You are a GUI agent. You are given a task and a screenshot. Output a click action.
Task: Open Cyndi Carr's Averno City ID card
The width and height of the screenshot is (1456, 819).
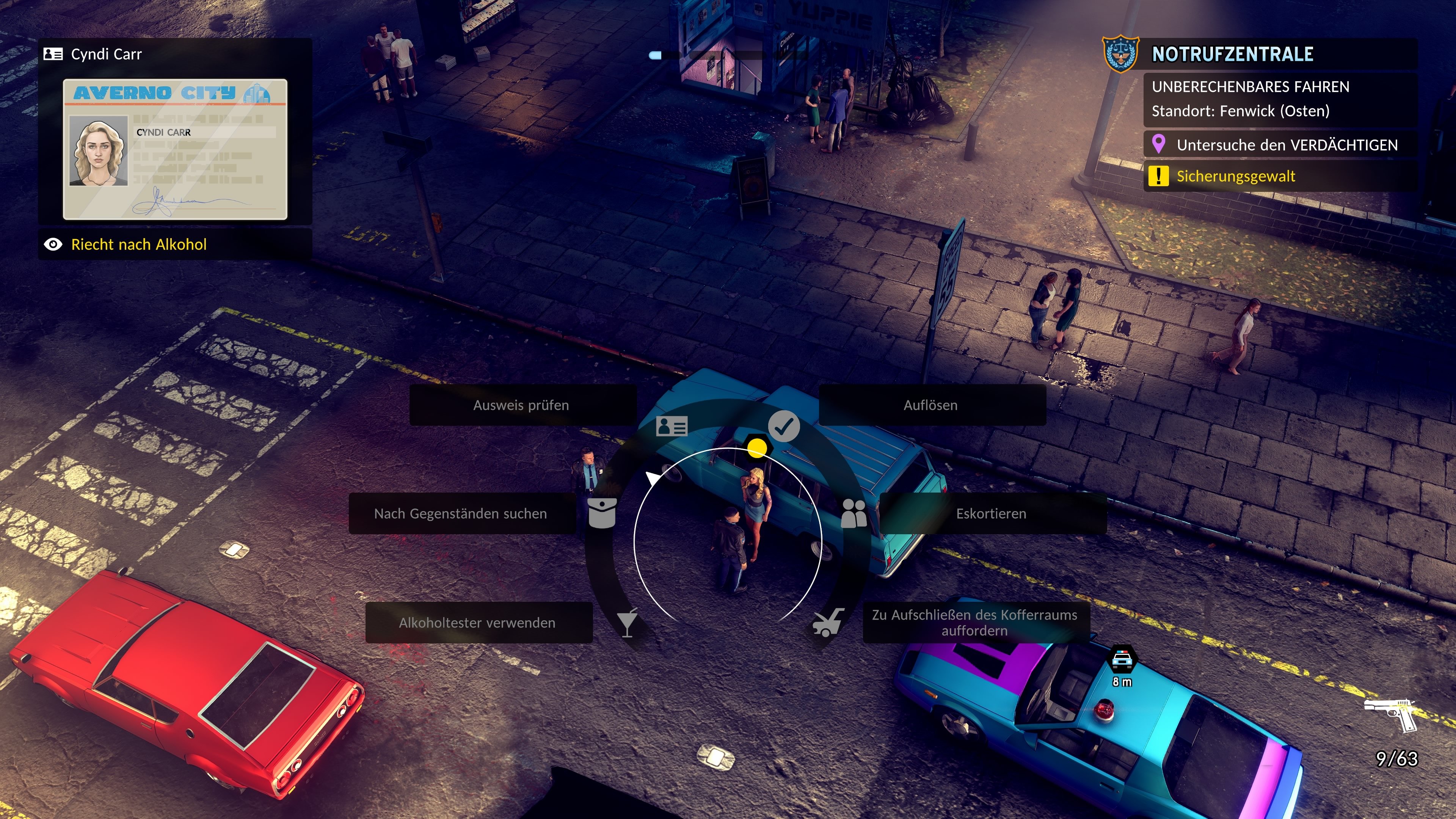tap(175, 149)
